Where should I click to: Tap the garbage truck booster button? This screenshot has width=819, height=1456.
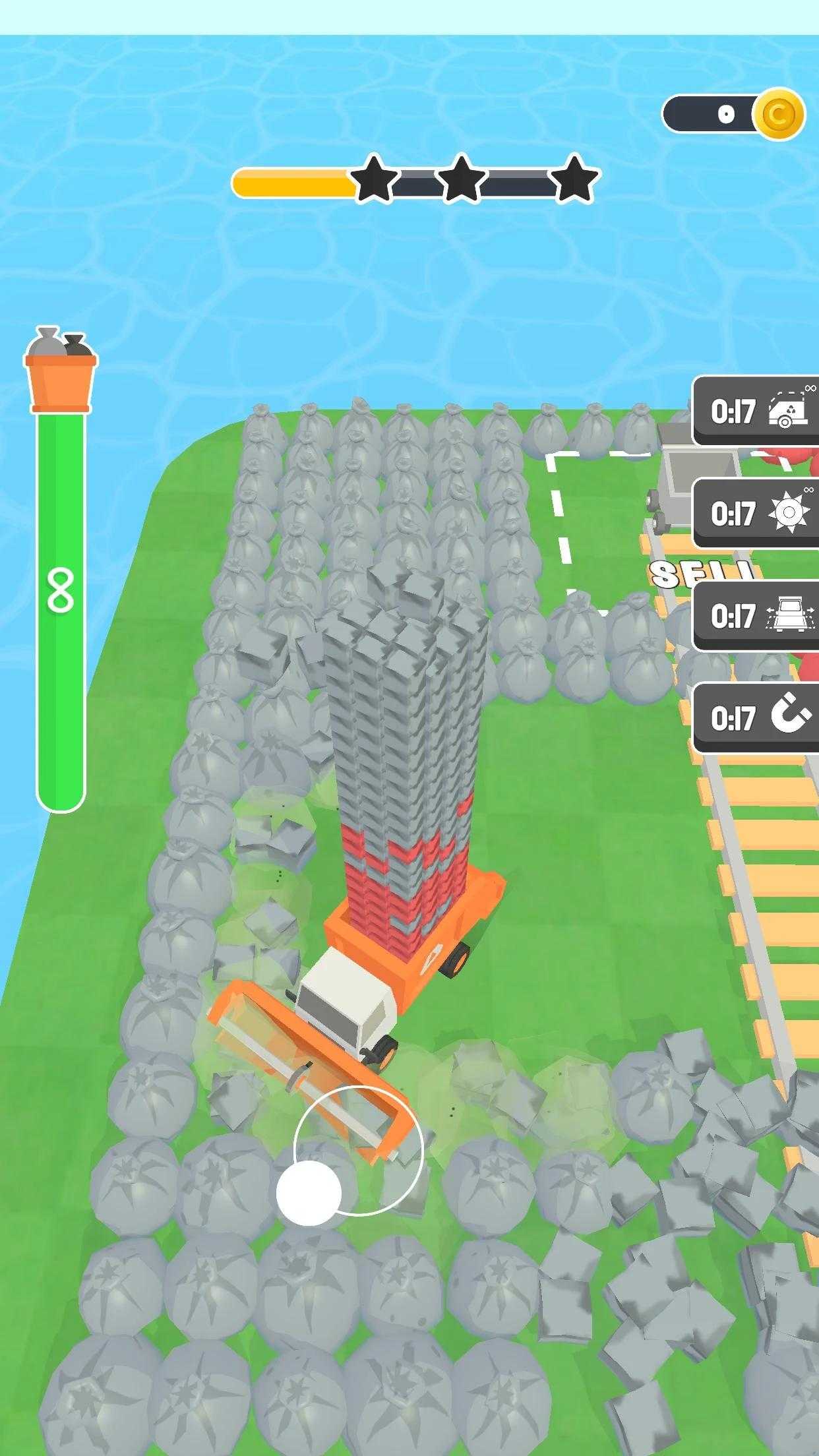coord(757,411)
